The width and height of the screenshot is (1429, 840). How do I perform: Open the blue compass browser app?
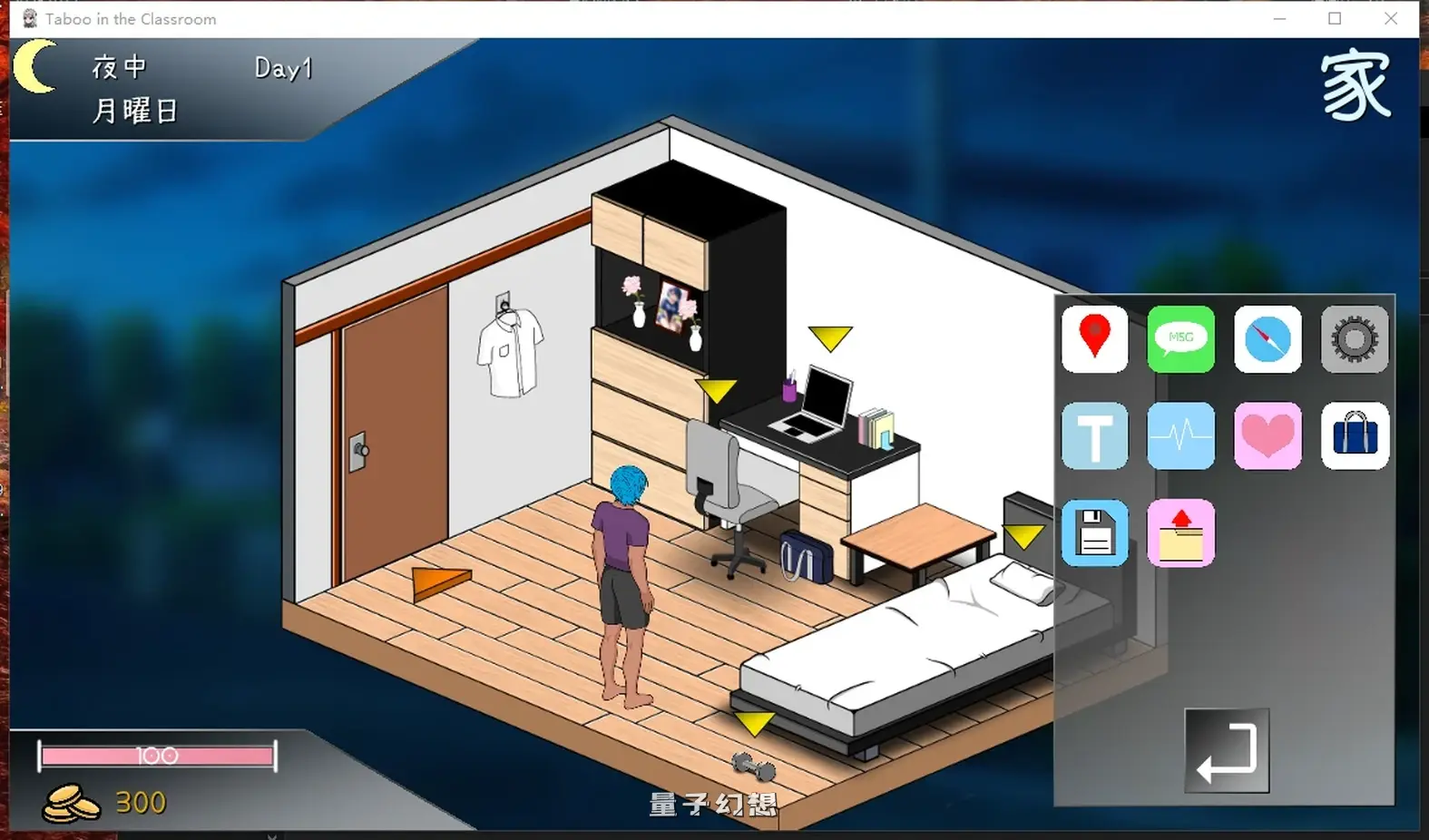point(1268,340)
